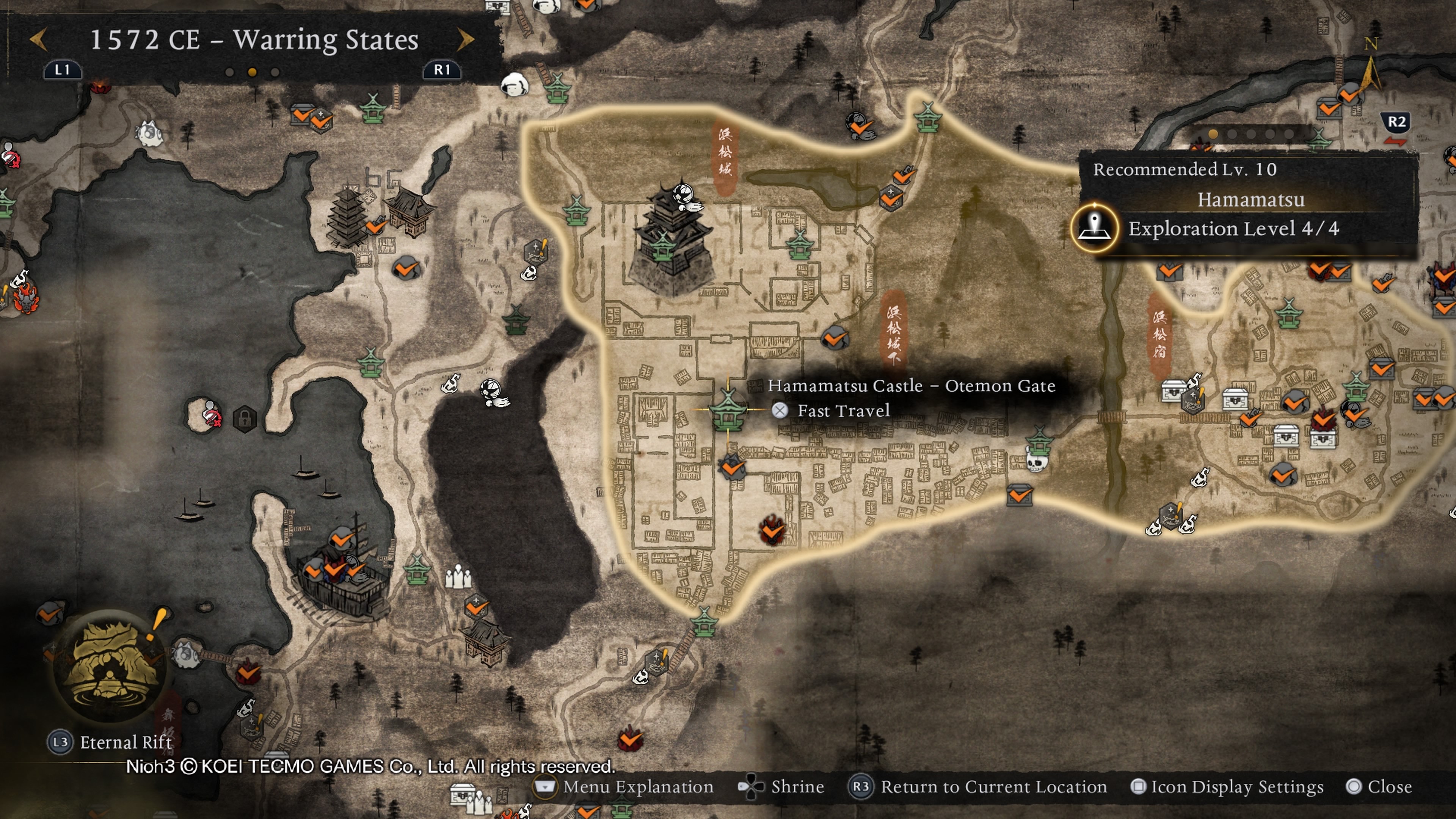Open the Eternal Rift emblem
This screenshot has height=819, width=1456.
pos(110,666)
